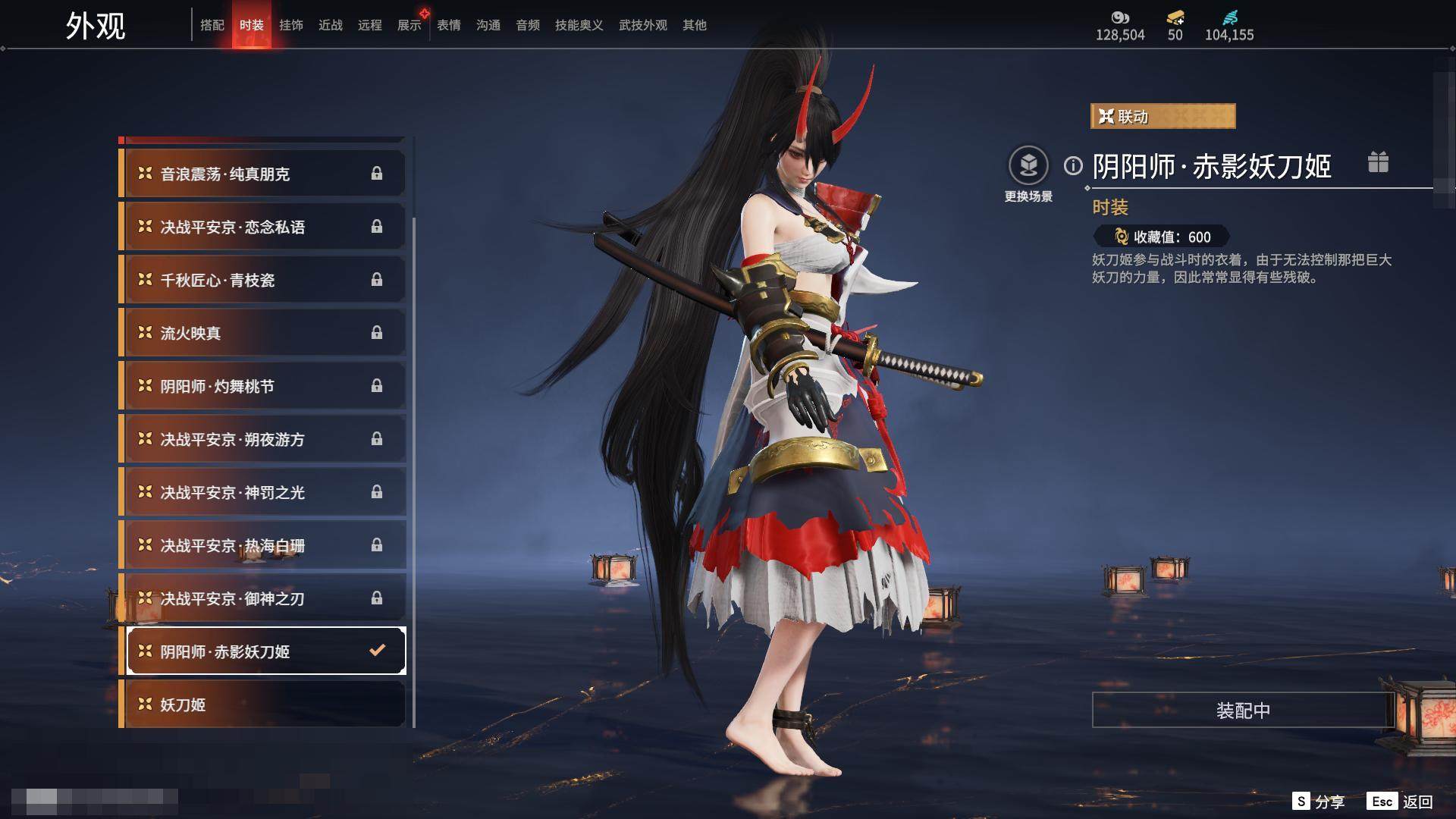Choose the 音浪震荡·纯真朋克 outfit
Image resolution: width=1456 pixels, height=819 pixels.
point(262,174)
